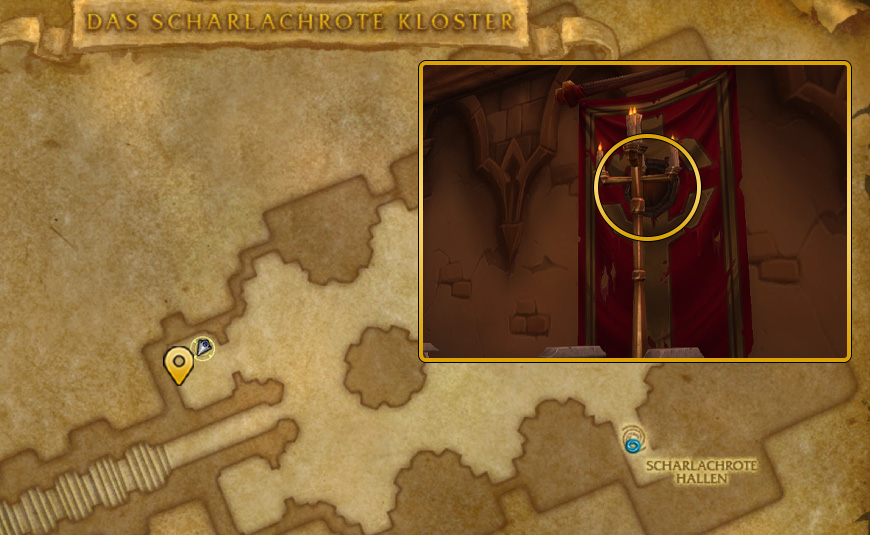
Task: Select the silver player arrow marker
Action: 203,348
